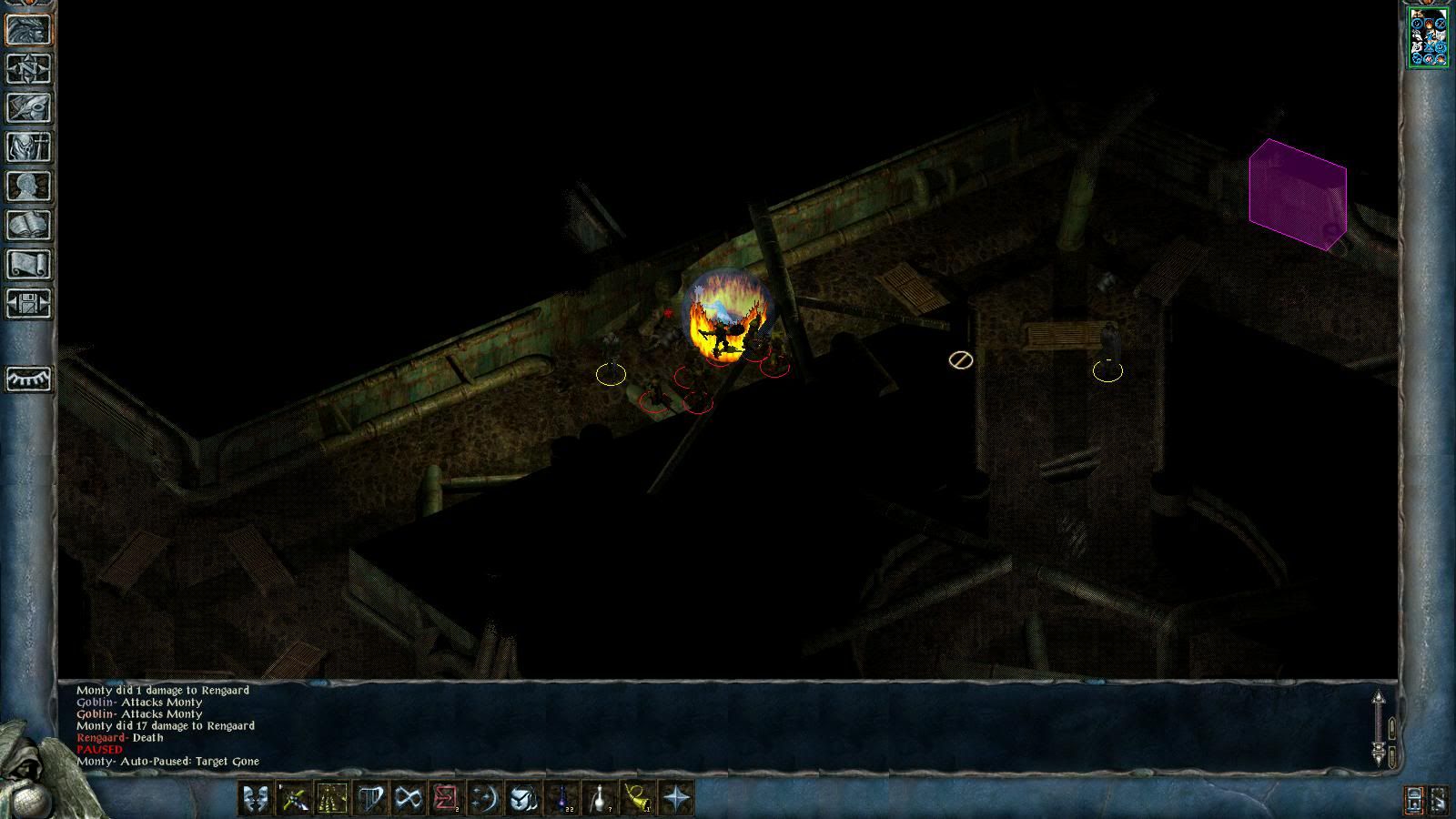Use the golden horn quick item
The width and height of the screenshot is (1456, 819).
(637, 799)
